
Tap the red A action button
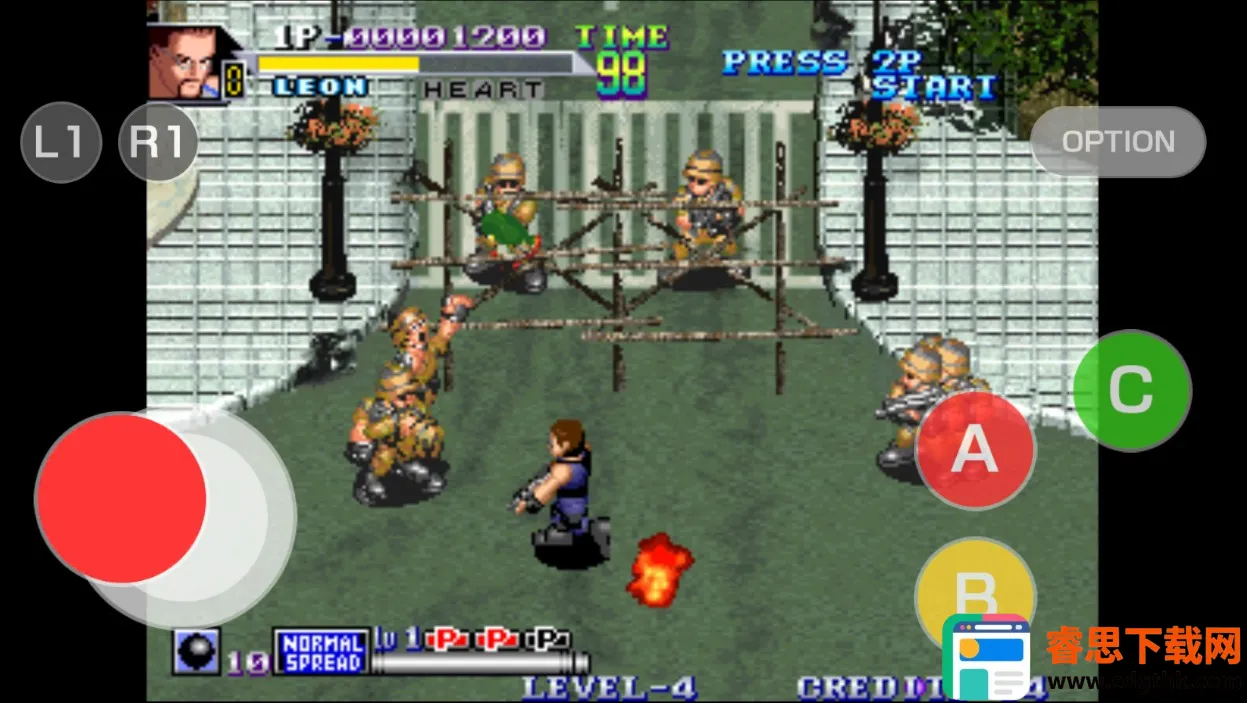point(975,450)
